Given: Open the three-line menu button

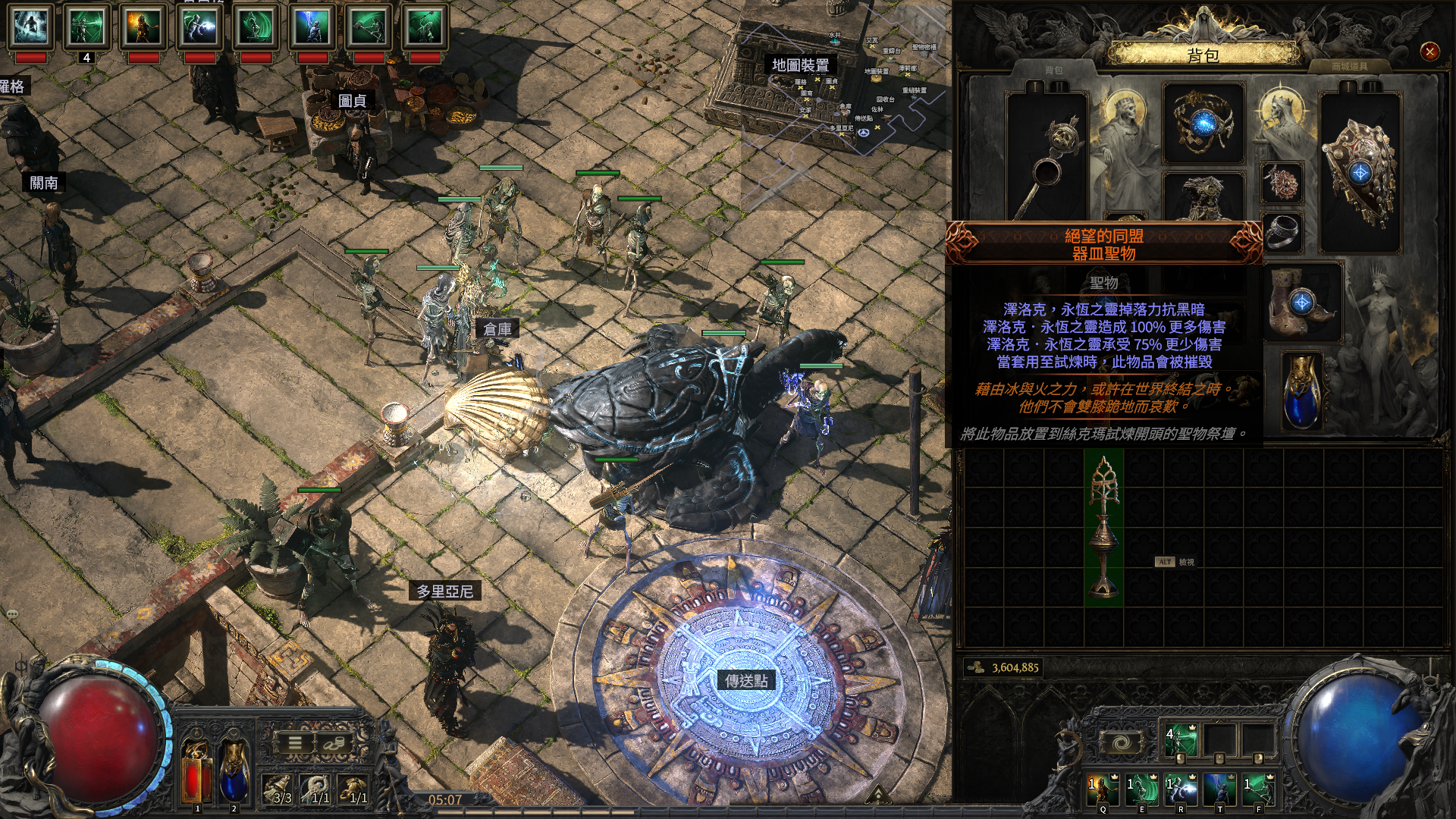Looking at the screenshot, I should pos(294,743).
